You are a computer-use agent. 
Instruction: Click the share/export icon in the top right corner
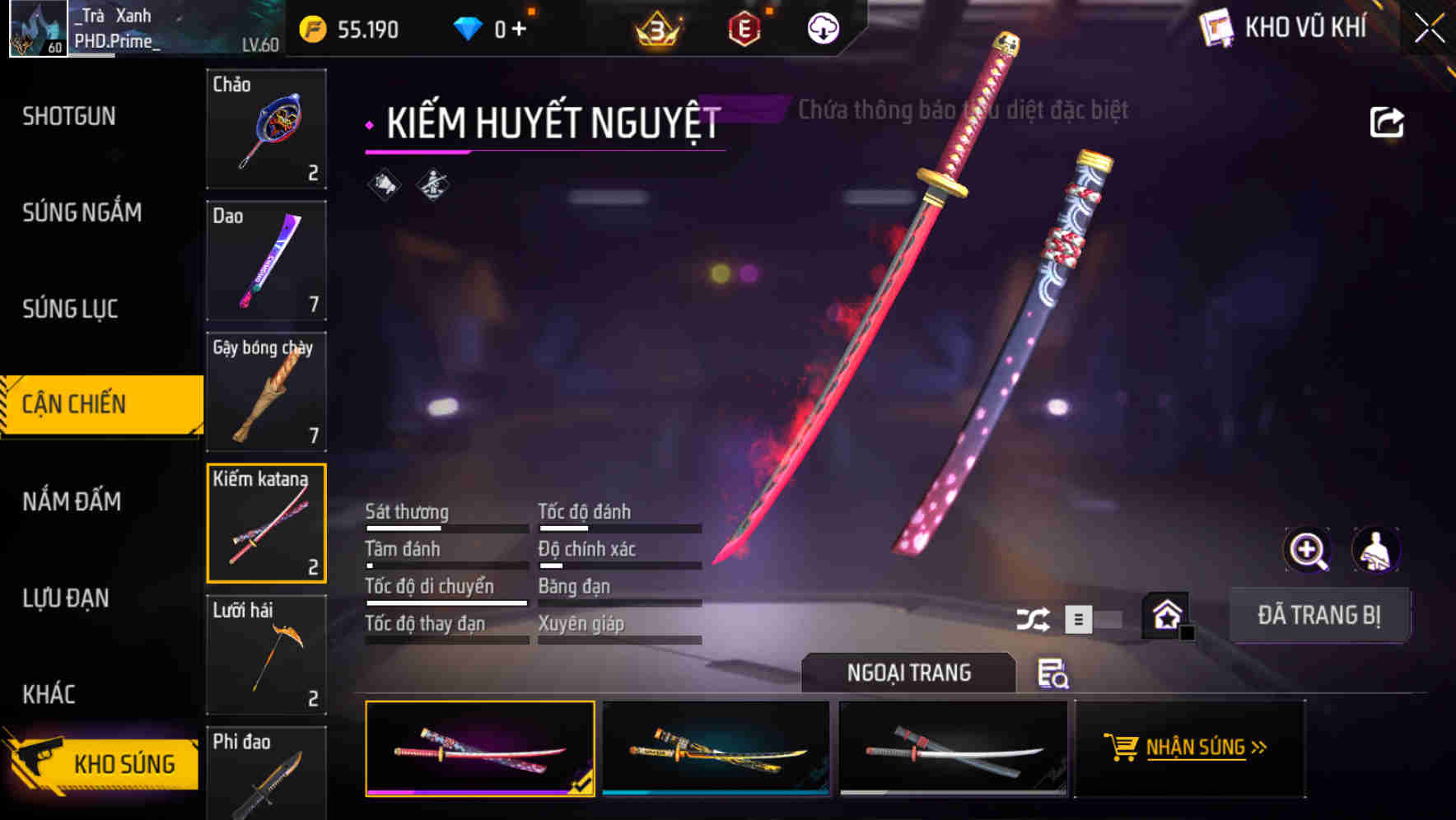click(x=1387, y=120)
